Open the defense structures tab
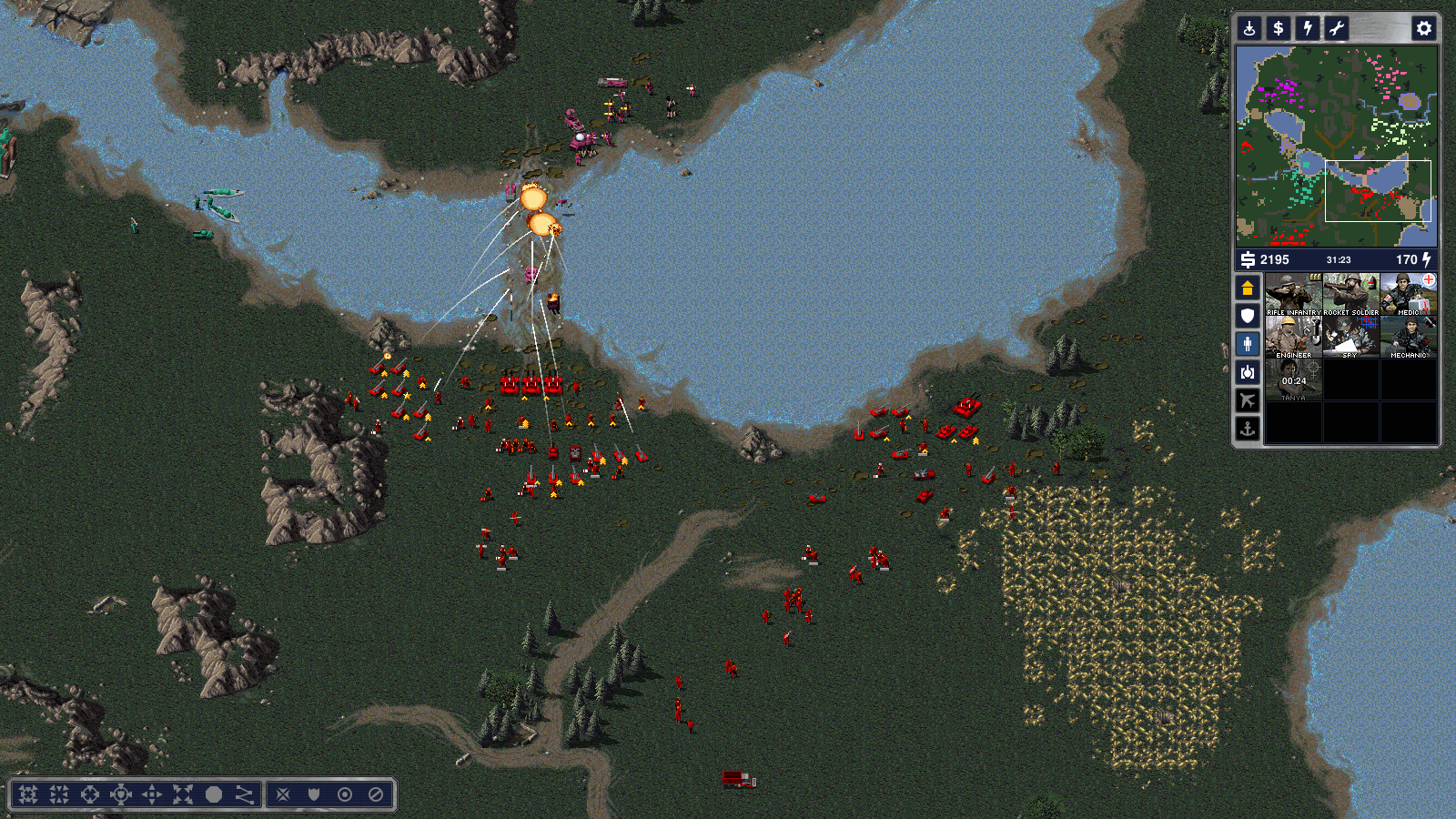 1248,316
